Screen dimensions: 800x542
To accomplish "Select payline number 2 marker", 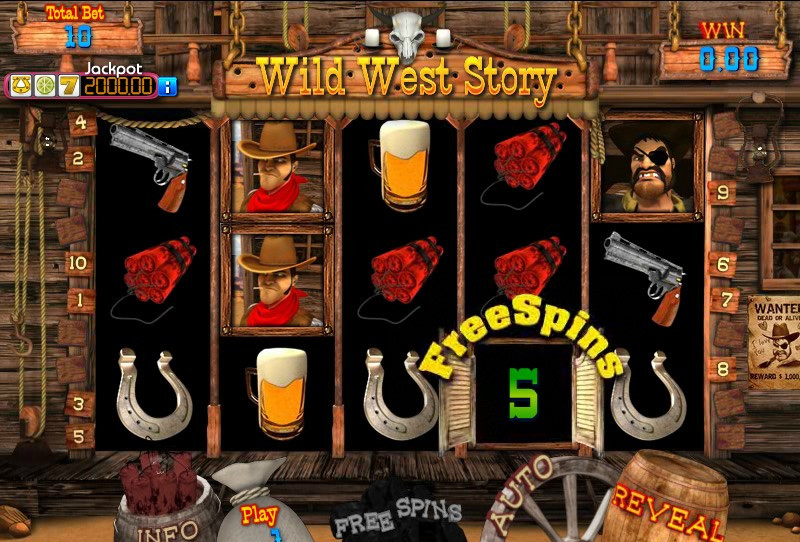I will point(80,158).
